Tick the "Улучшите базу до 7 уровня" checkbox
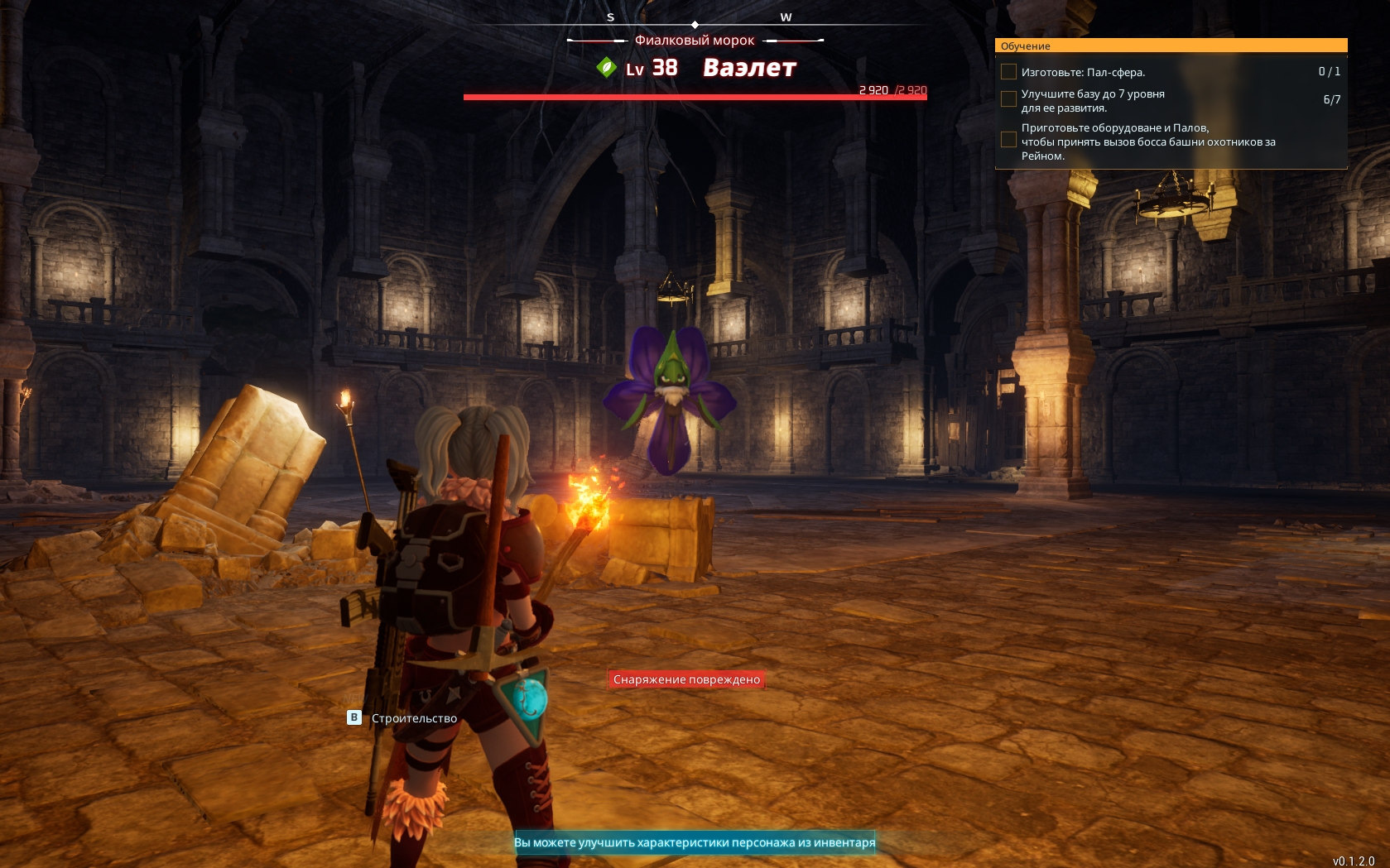Viewport: 1390px width, 868px height. click(x=1008, y=99)
